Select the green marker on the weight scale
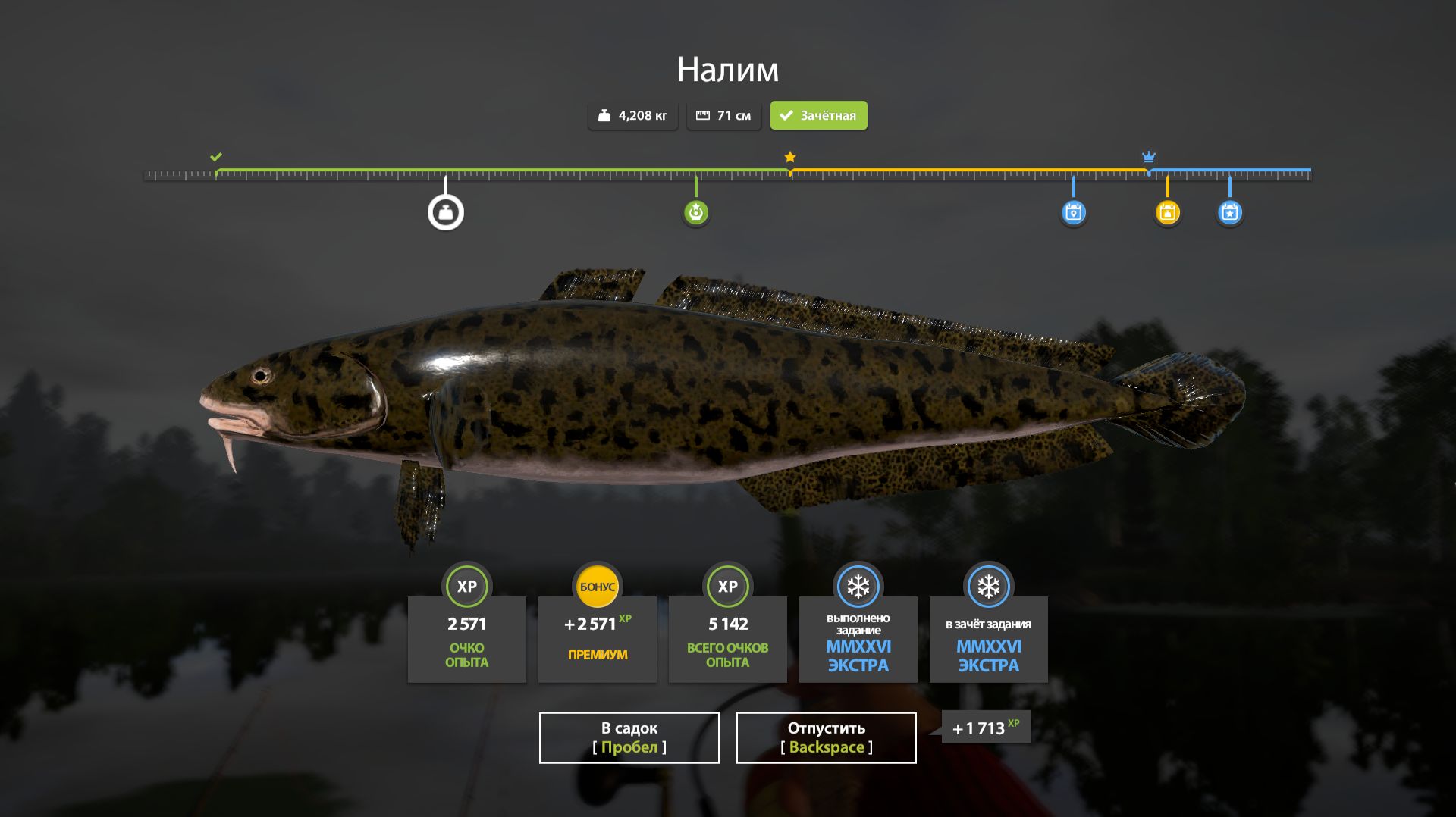Image resolution: width=1456 pixels, height=817 pixels. [x=695, y=212]
